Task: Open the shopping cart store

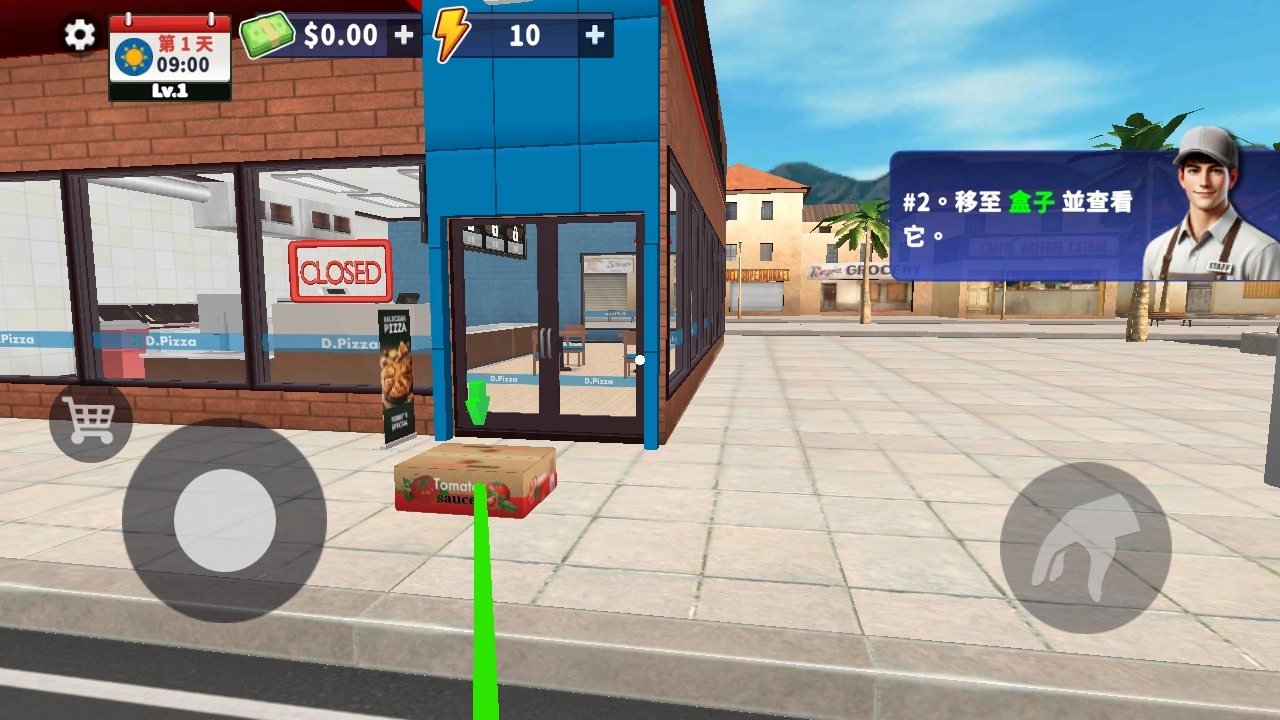Action: point(90,421)
